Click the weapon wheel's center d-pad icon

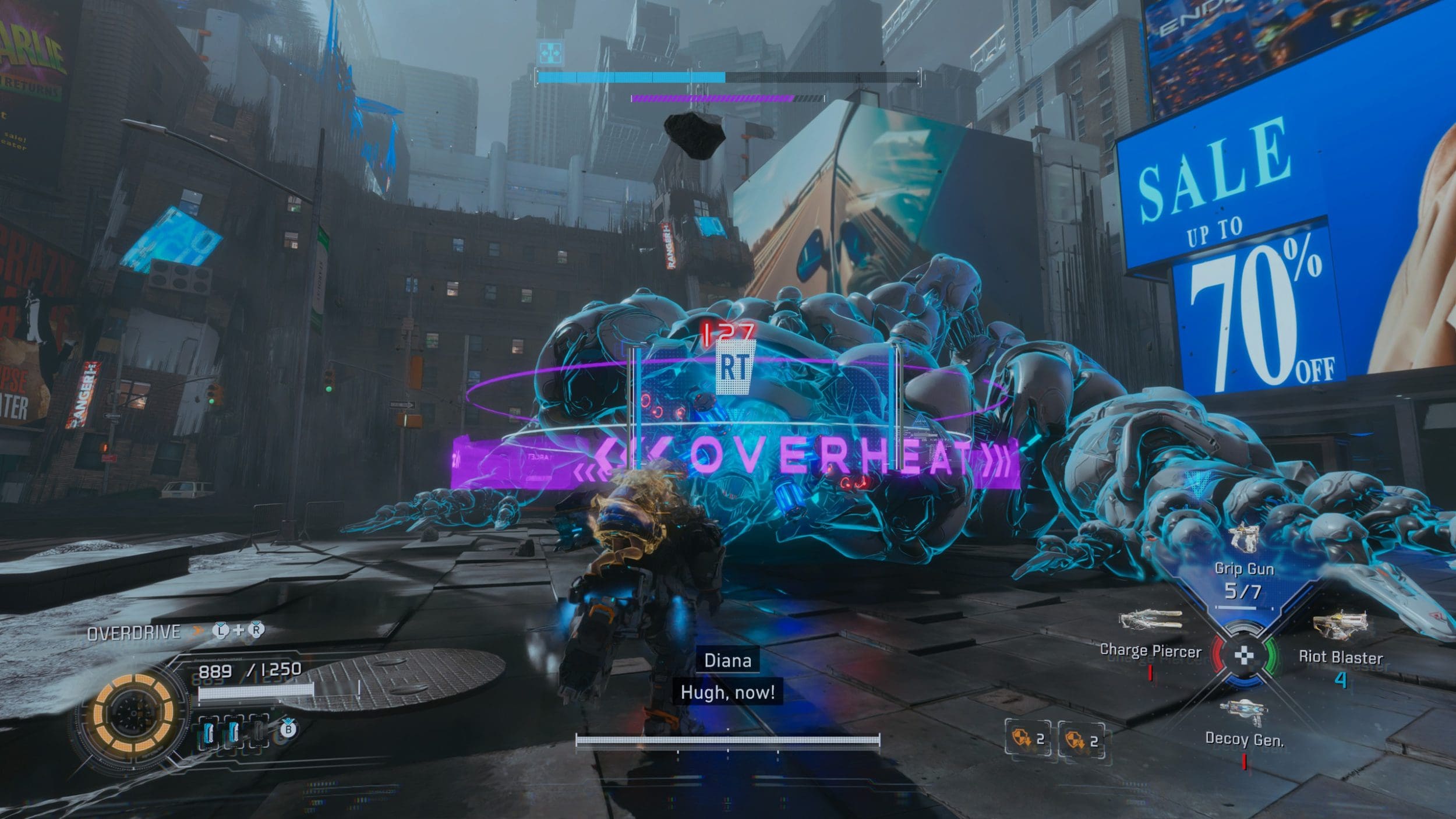pos(1245,656)
